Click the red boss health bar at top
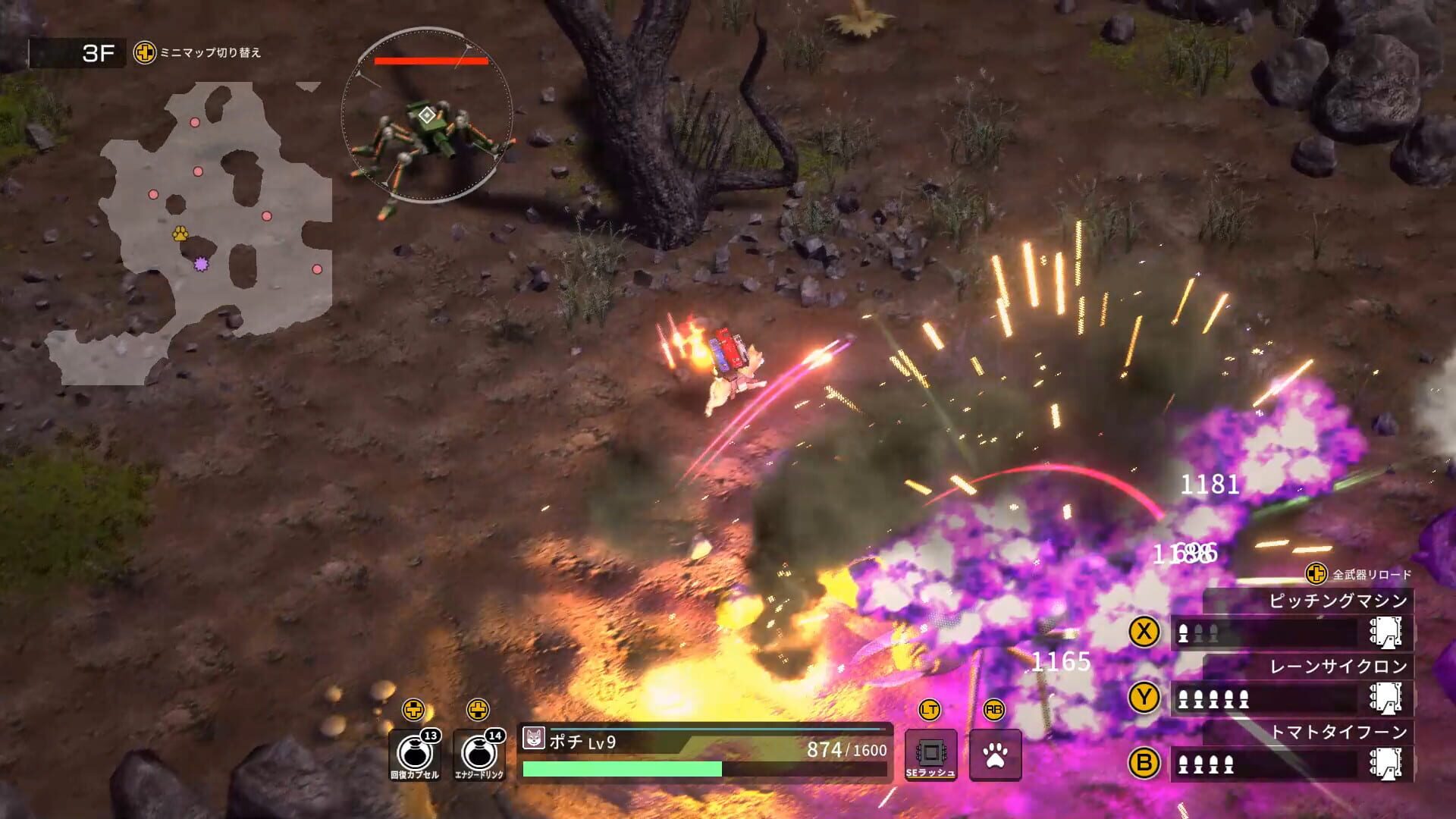The width and height of the screenshot is (1456, 819). pyautogui.click(x=429, y=61)
